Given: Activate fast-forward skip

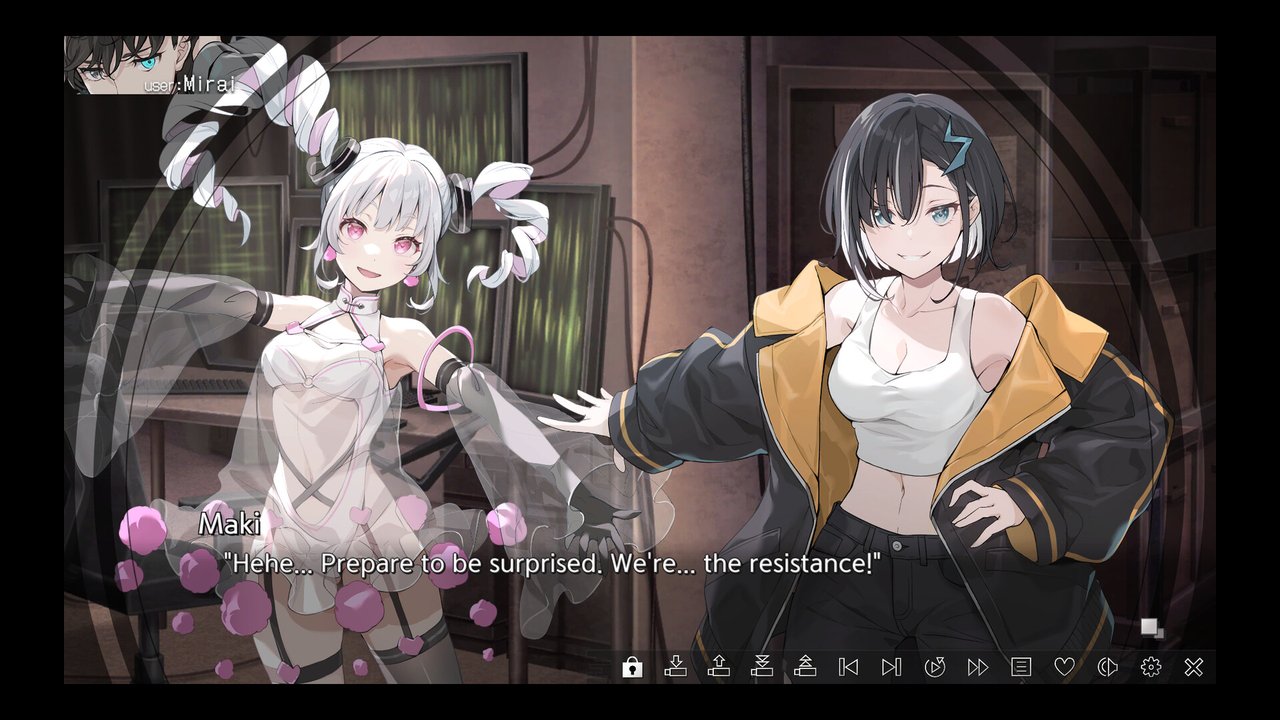Looking at the screenshot, I should click(x=978, y=667).
